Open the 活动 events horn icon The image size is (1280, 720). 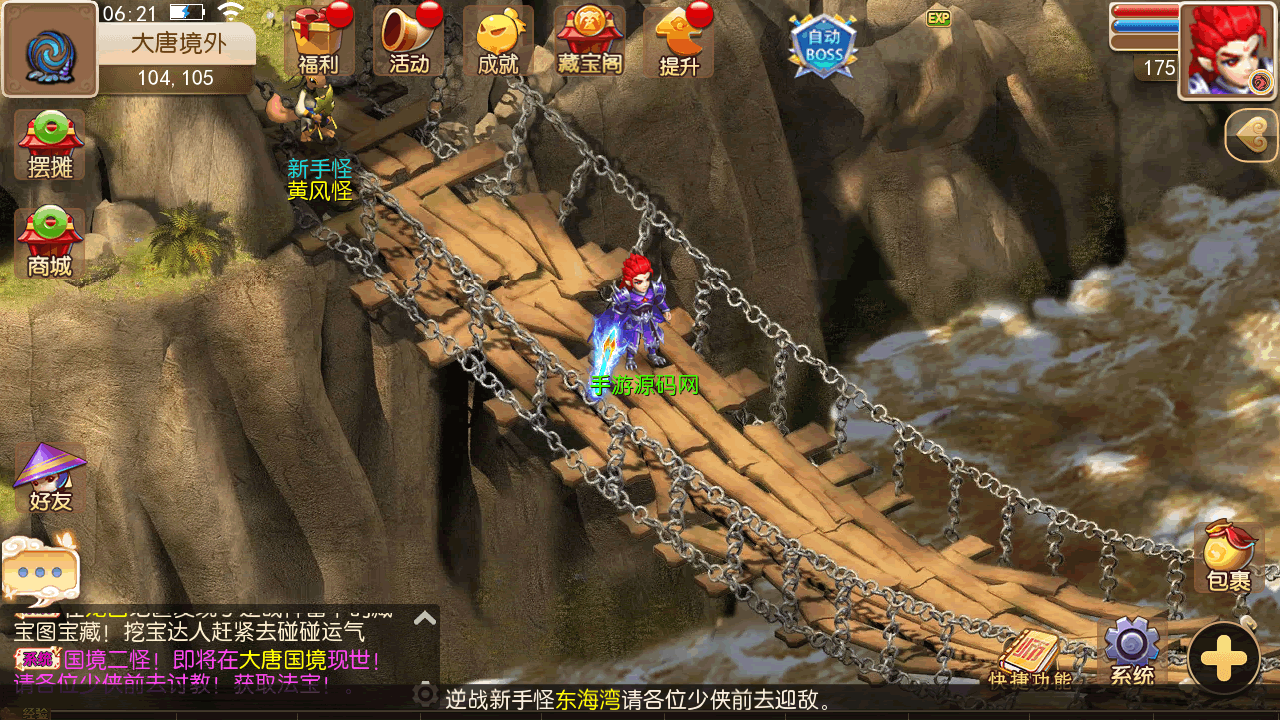408,40
